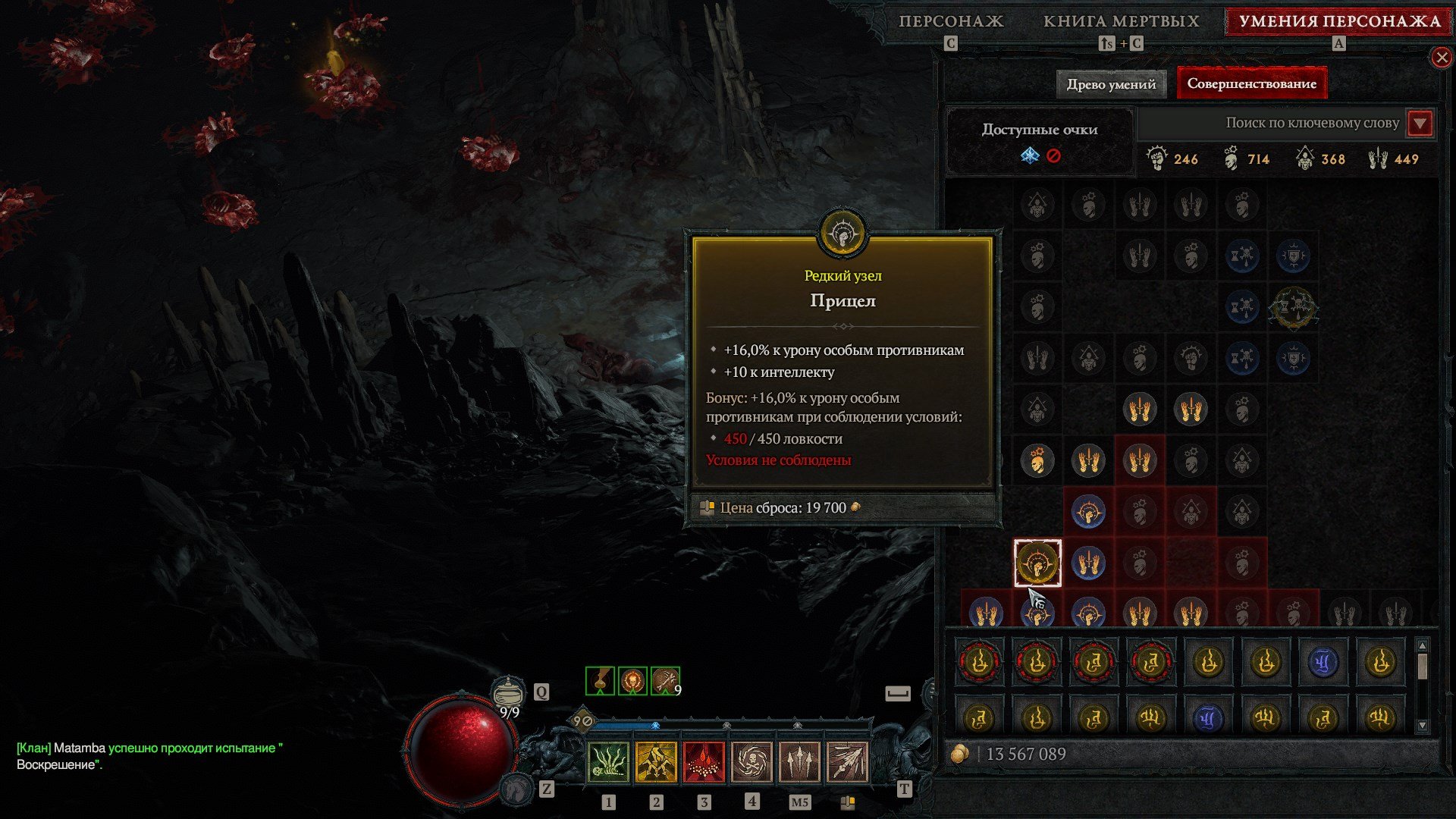Open the ПЕРСОНАЖ menu item

pos(951,21)
